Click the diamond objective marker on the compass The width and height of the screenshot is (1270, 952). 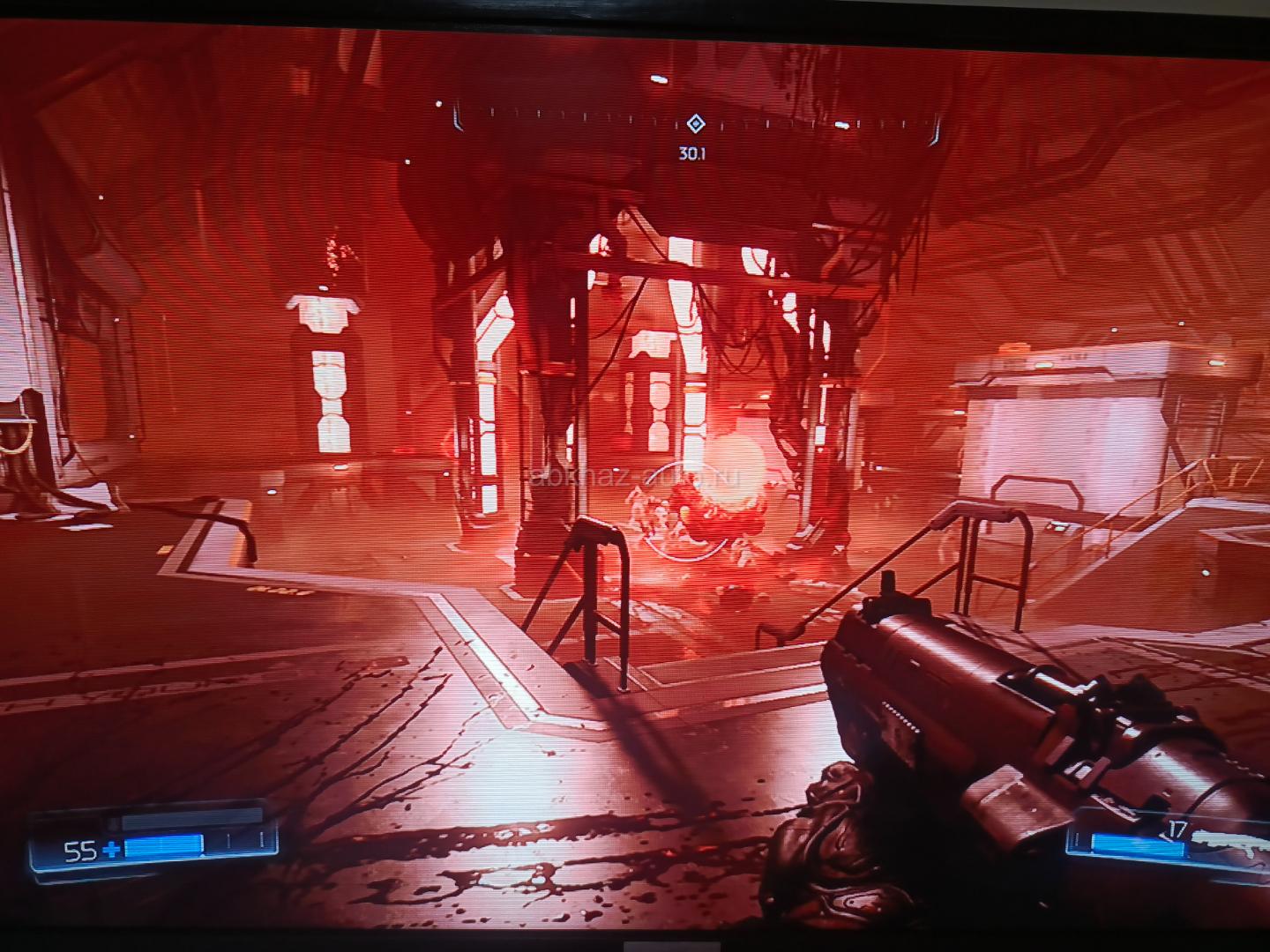[695, 123]
